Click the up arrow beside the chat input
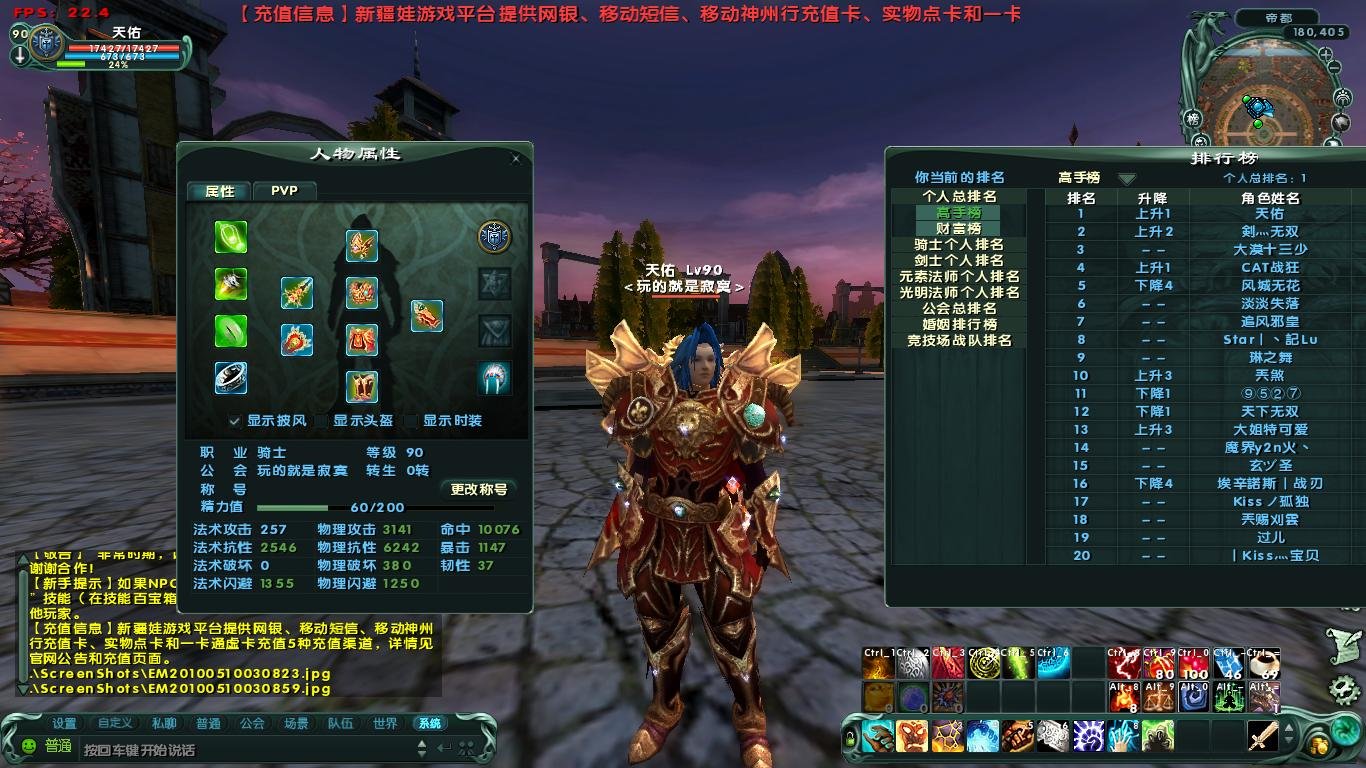Screen dimensions: 1366x768 tap(422, 742)
